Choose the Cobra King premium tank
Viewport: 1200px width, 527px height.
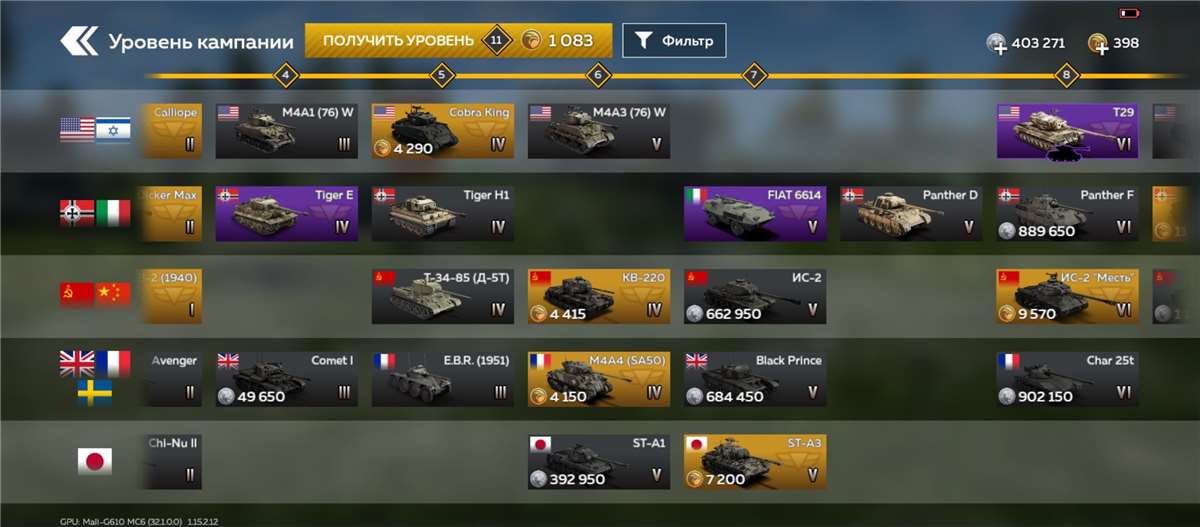[x=442, y=130]
